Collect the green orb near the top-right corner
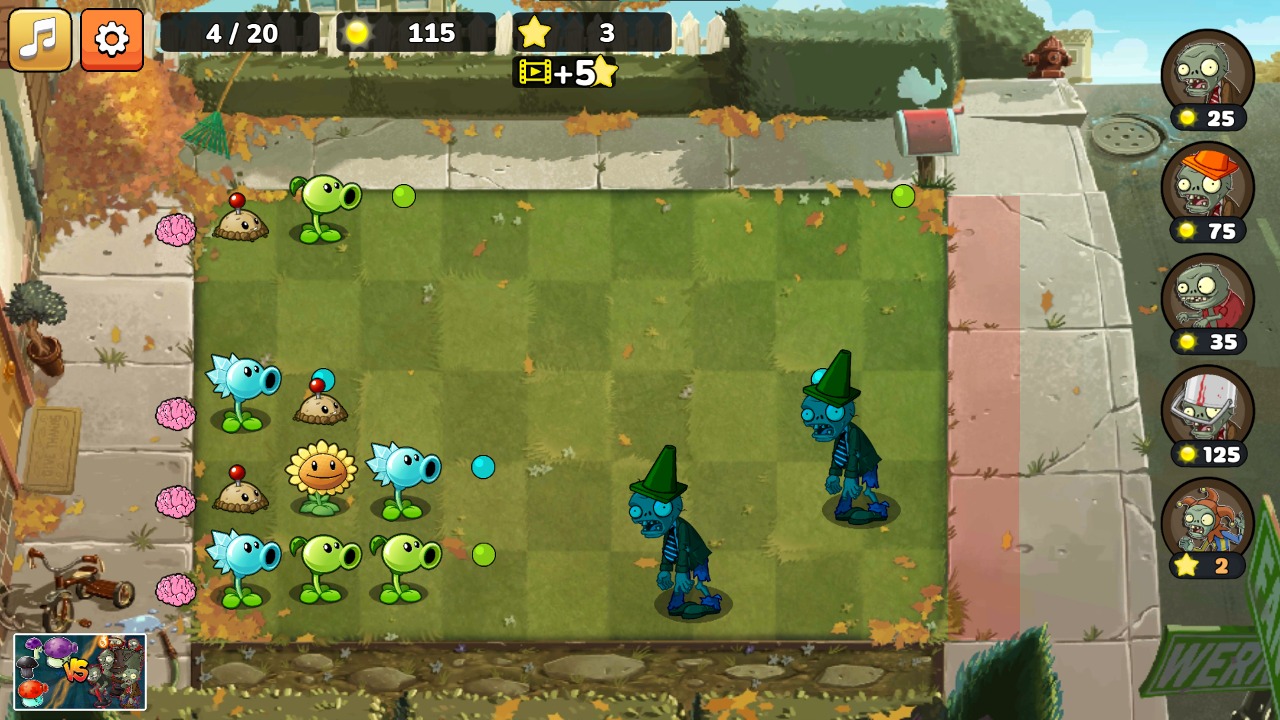 point(901,196)
